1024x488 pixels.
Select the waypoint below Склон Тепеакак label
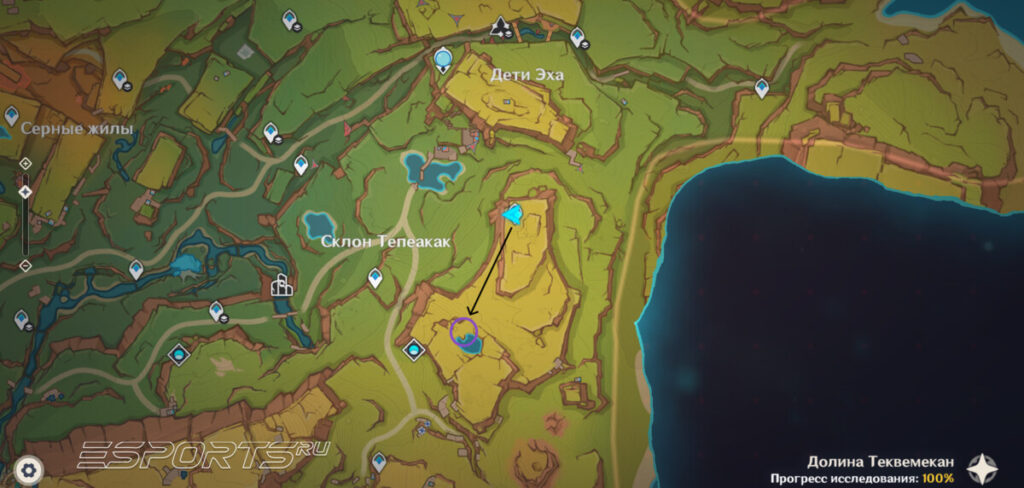point(376,278)
